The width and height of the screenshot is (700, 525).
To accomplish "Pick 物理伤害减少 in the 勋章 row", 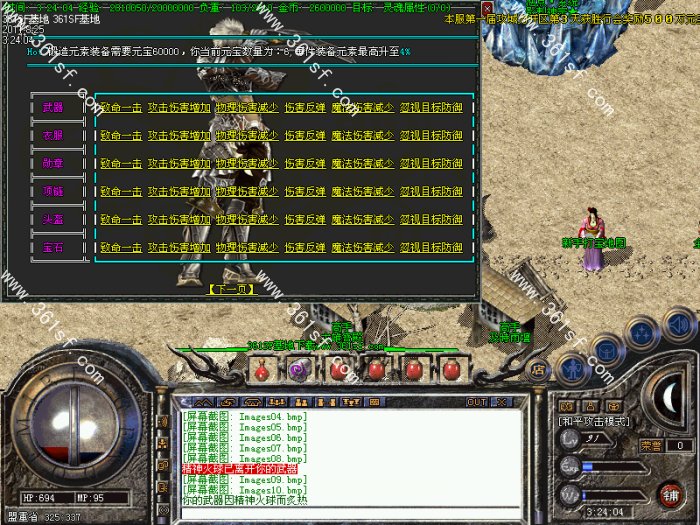I will (247, 163).
